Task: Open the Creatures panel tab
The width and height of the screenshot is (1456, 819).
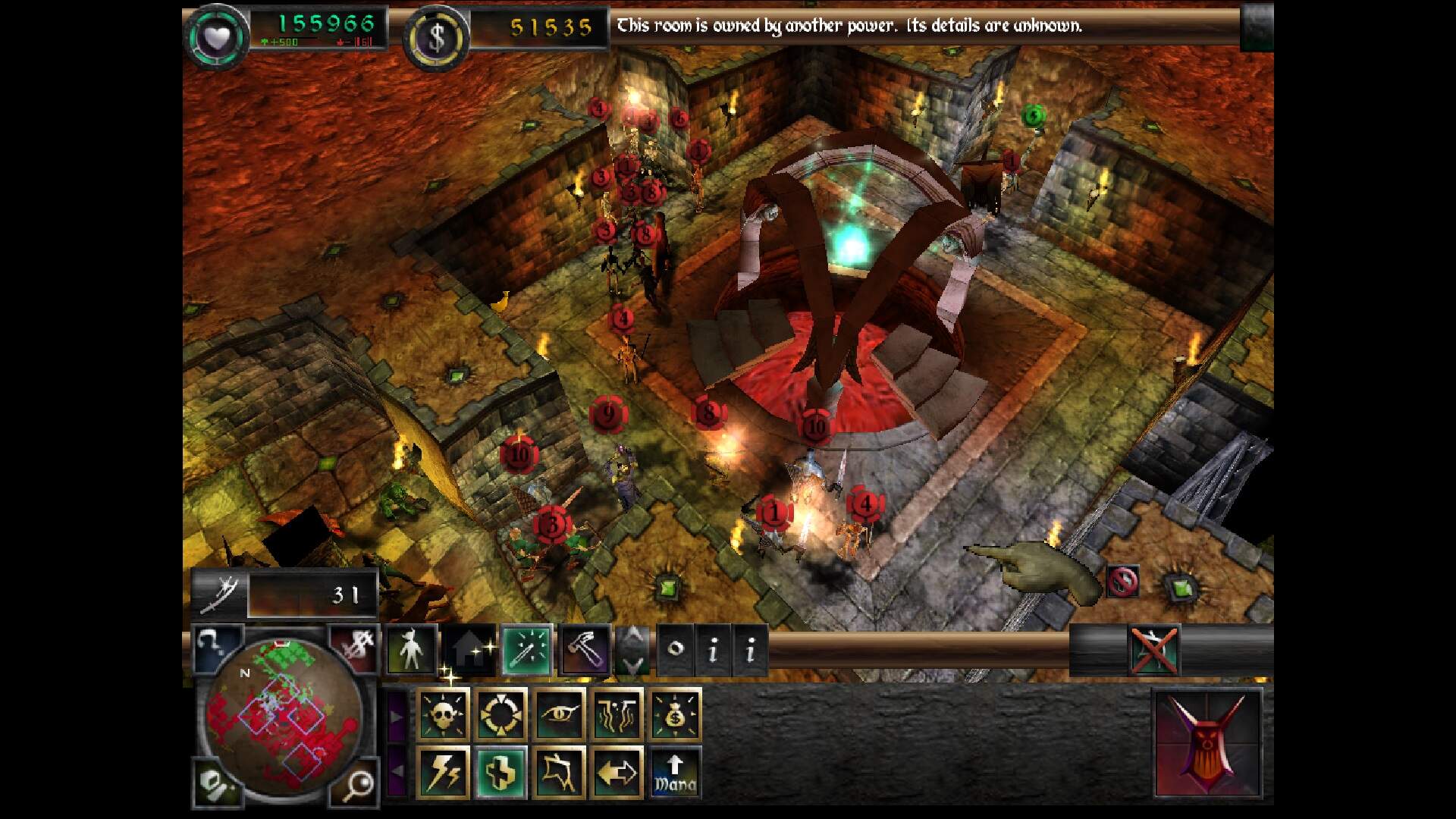Action: click(x=410, y=650)
